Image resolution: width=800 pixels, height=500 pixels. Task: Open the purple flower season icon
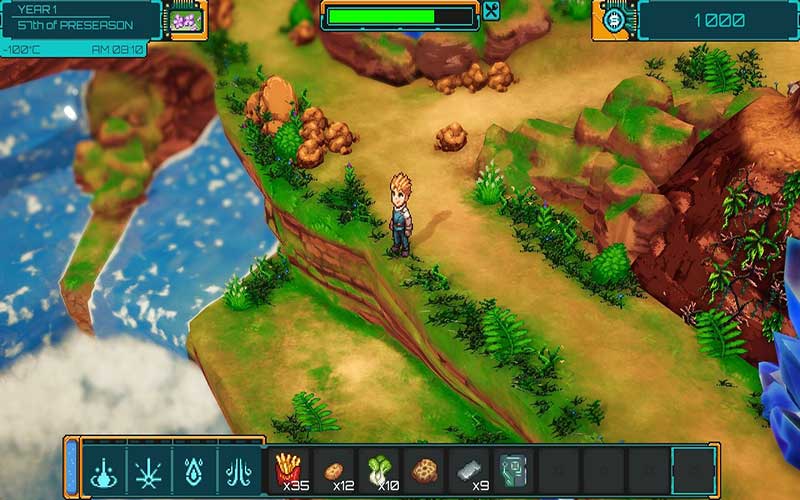pos(184,20)
